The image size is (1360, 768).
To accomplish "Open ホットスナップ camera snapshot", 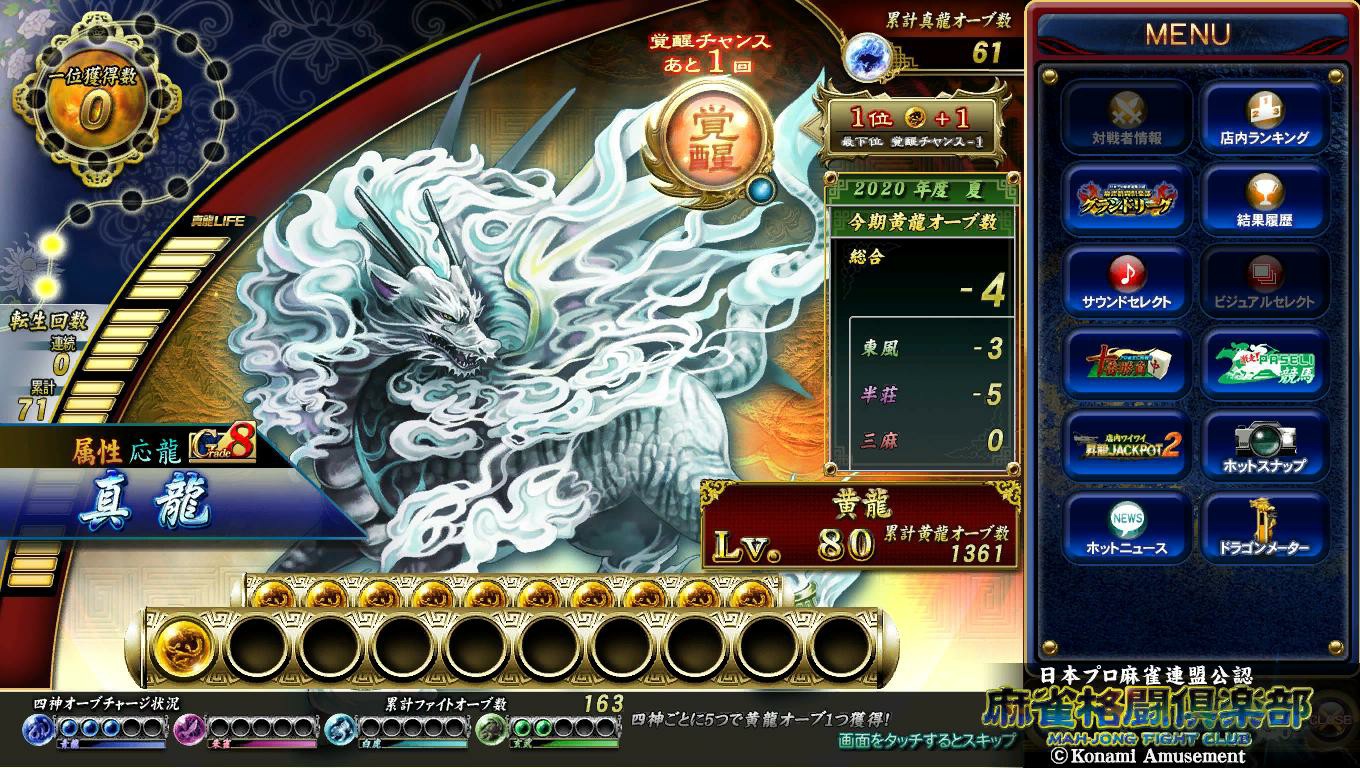I will (x=1264, y=445).
